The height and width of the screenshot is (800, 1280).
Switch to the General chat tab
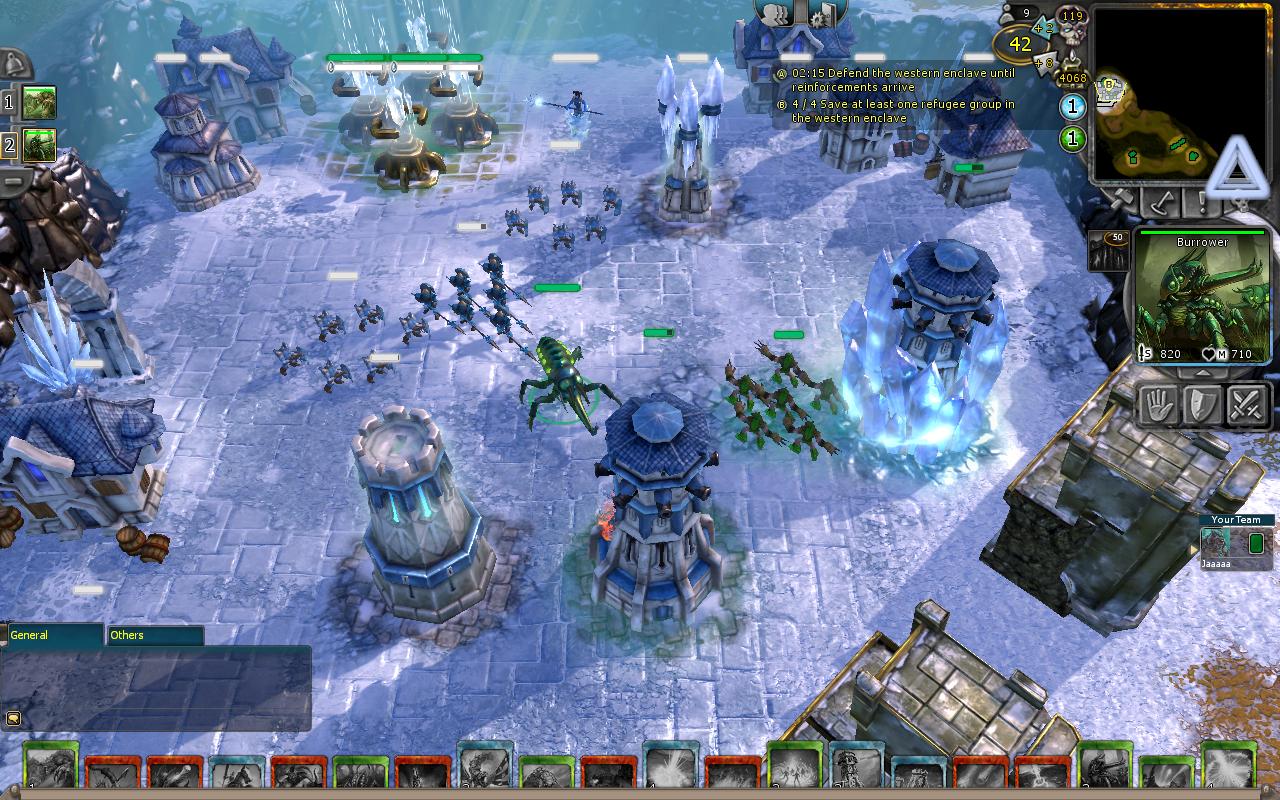[54, 635]
